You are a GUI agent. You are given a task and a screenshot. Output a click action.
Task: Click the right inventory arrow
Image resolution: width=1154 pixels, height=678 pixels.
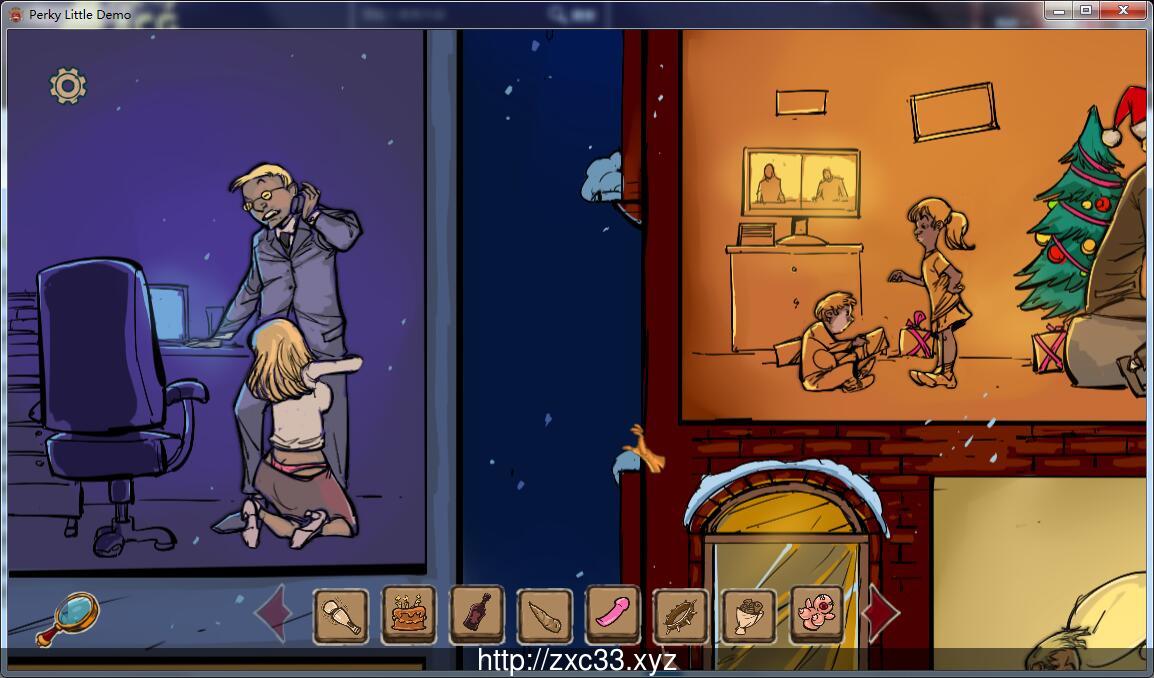pos(880,613)
